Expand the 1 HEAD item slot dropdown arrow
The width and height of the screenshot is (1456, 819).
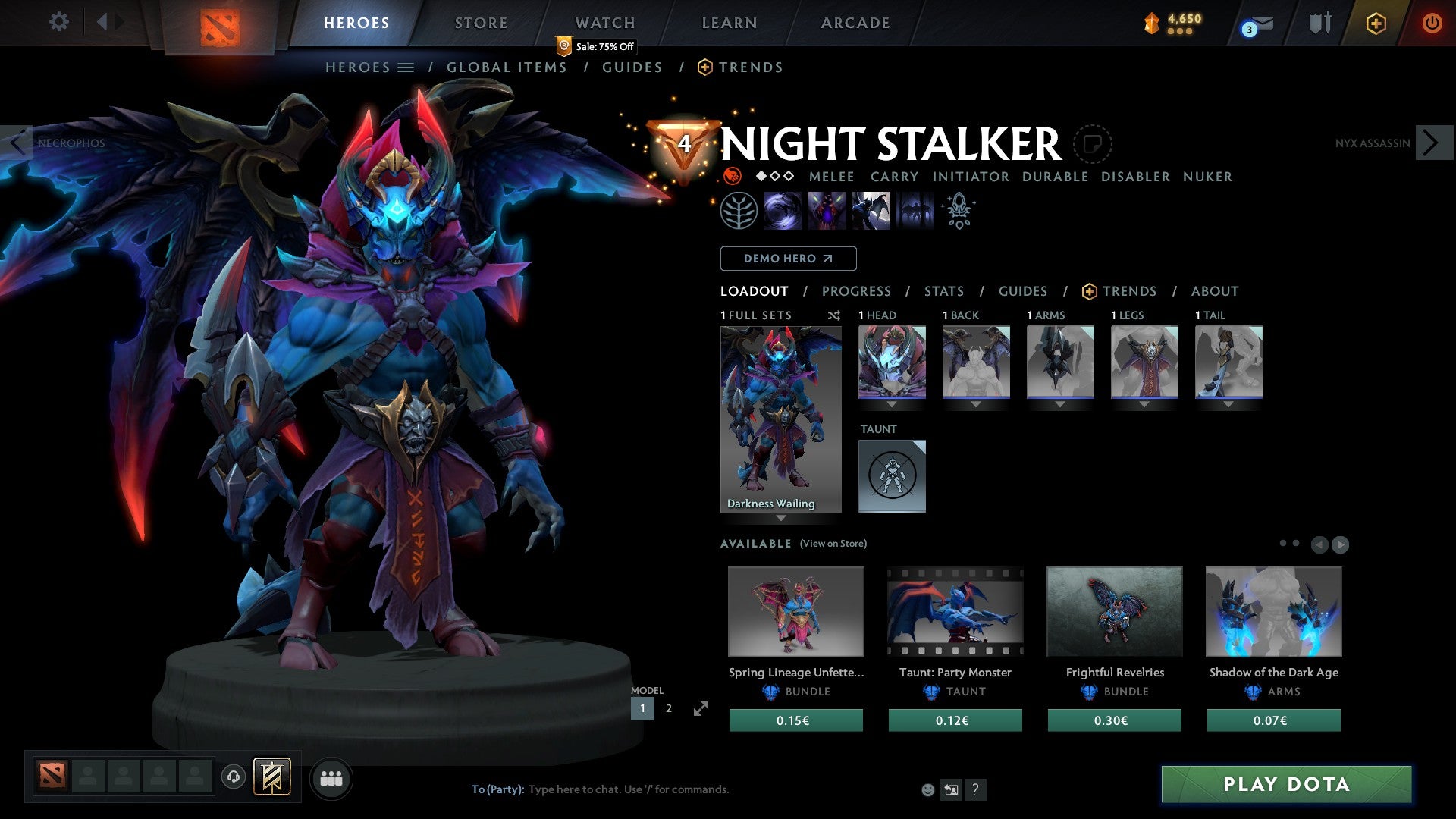[892, 404]
